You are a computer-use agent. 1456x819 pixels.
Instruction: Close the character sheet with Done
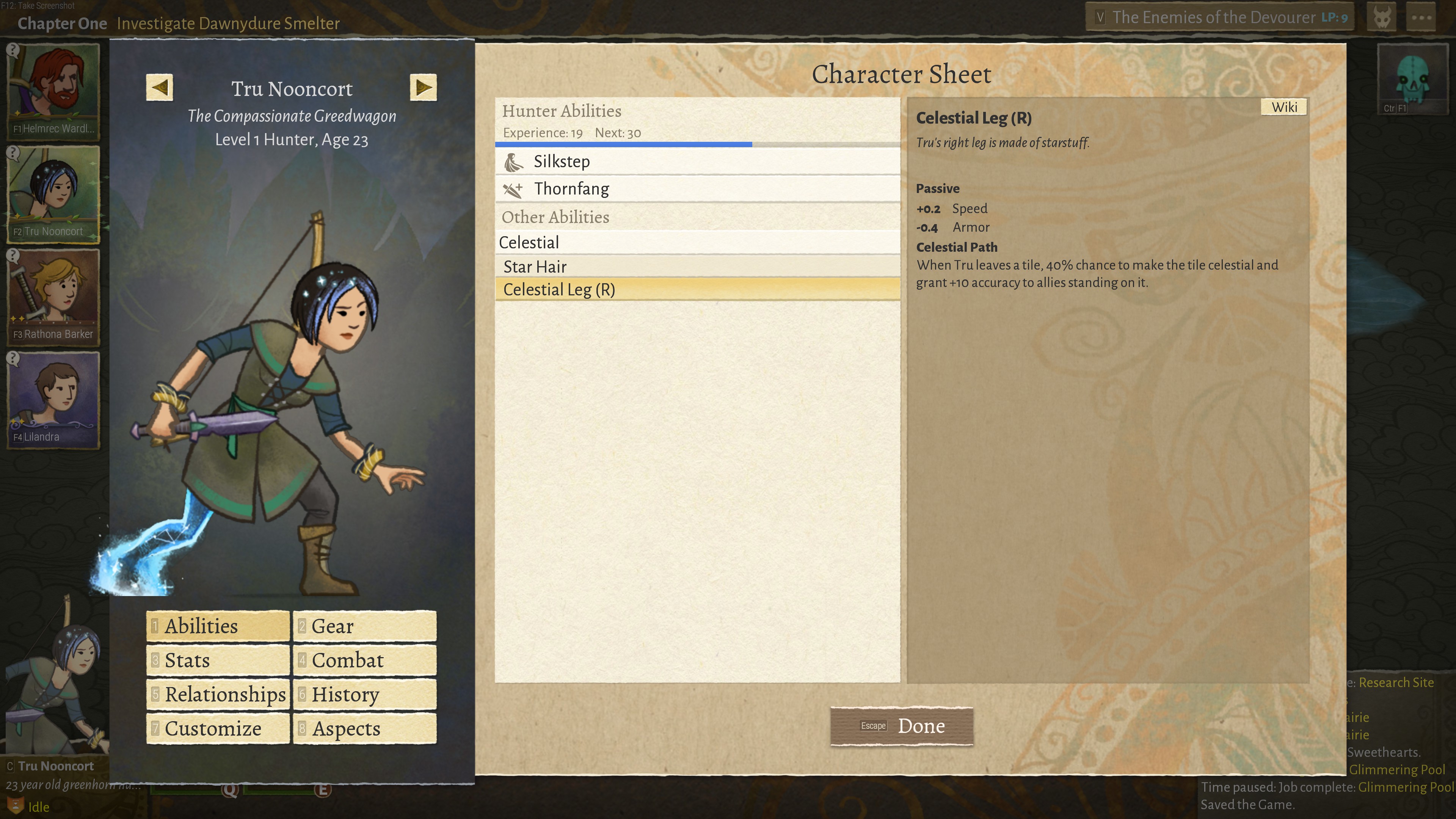point(902,726)
